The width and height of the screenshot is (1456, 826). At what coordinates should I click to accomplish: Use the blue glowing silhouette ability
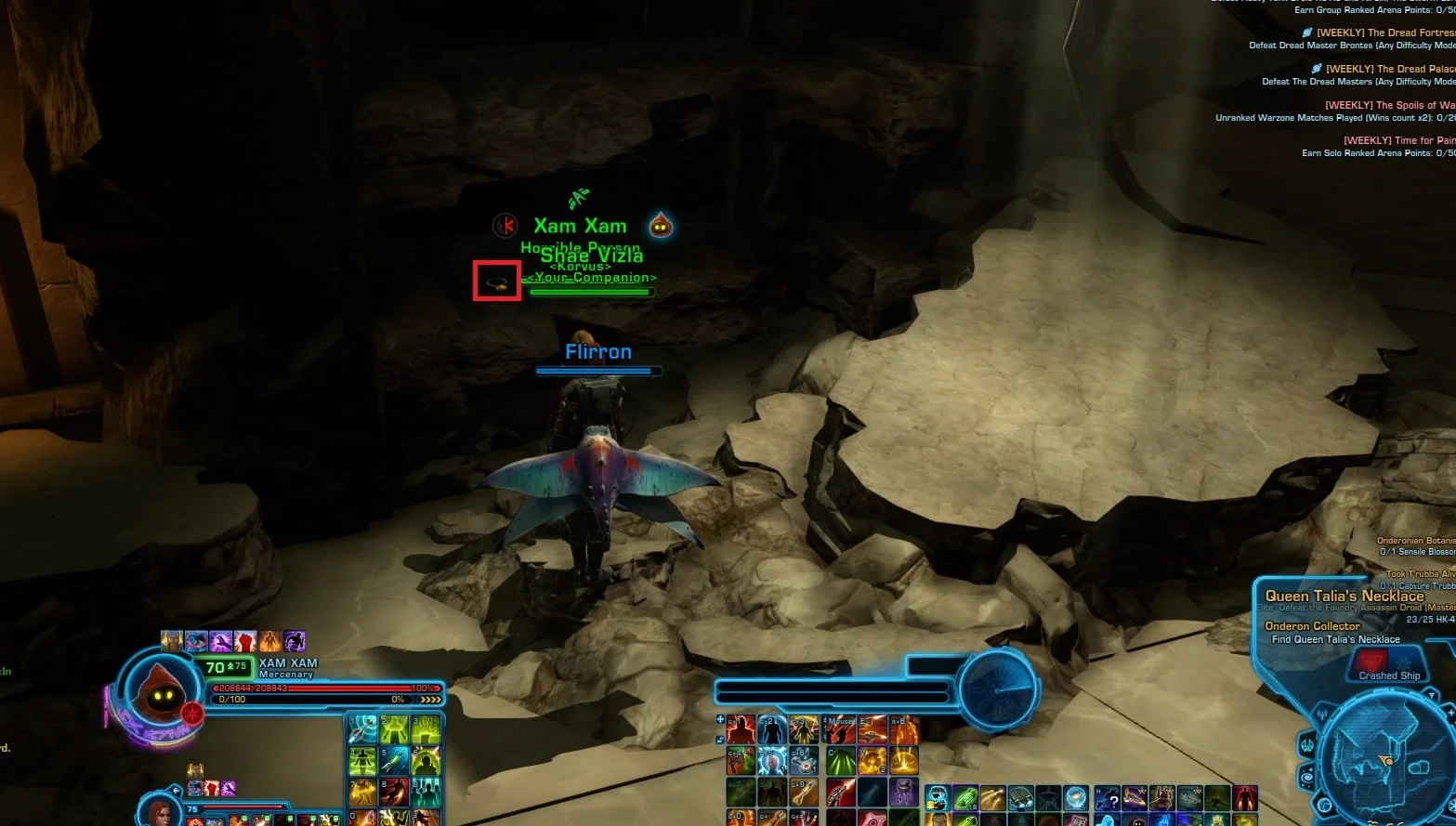(772, 729)
